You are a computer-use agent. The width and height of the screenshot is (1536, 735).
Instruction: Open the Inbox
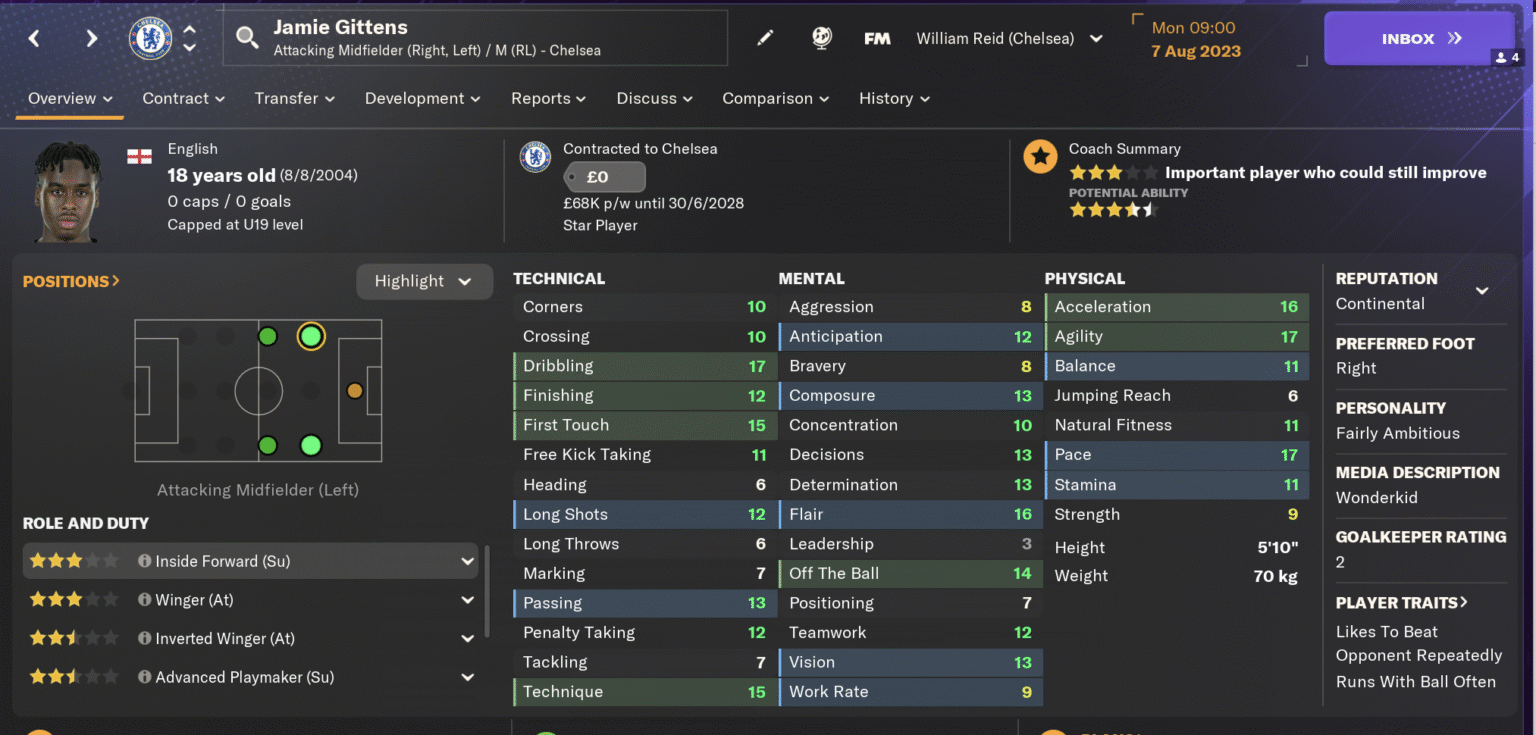pyautogui.click(x=1419, y=37)
